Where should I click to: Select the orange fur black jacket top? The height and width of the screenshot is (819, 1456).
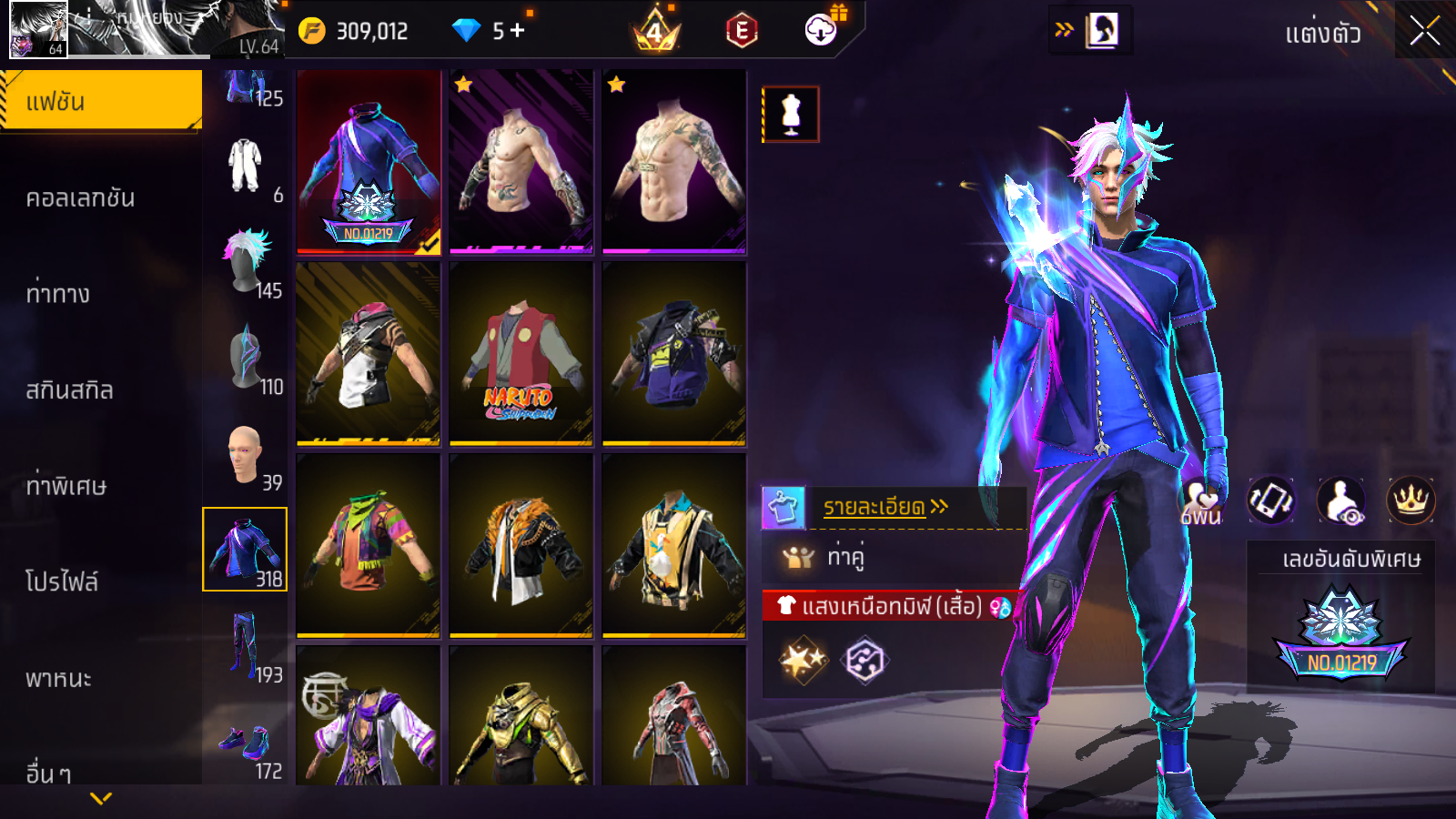coord(521,546)
